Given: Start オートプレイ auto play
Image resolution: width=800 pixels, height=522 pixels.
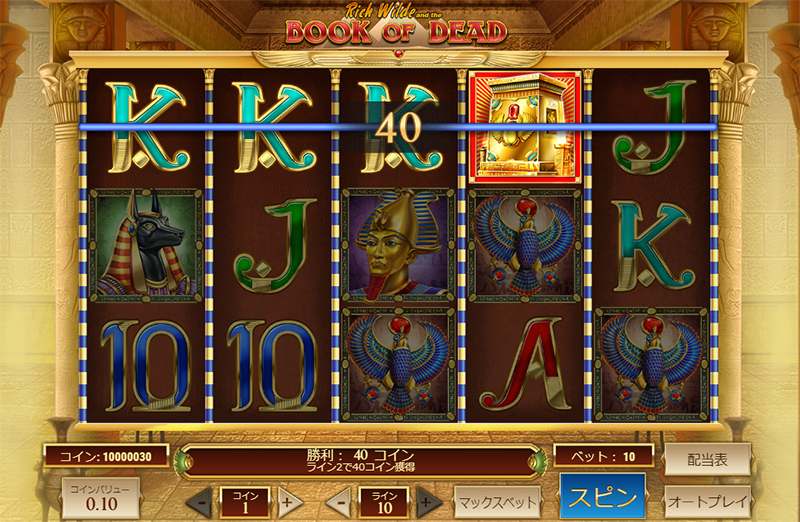Looking at the screenshot, I should tap(707, 499).
